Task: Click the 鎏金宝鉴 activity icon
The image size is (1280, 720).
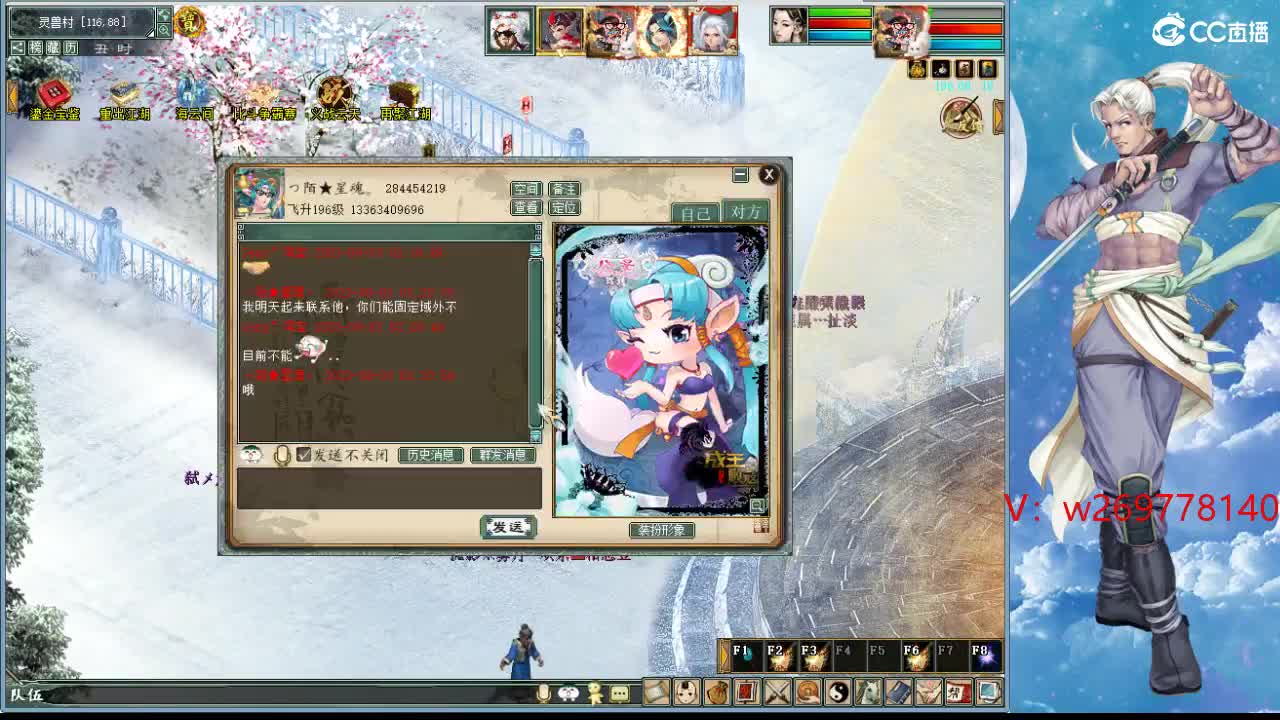Action: pos(54,93)
